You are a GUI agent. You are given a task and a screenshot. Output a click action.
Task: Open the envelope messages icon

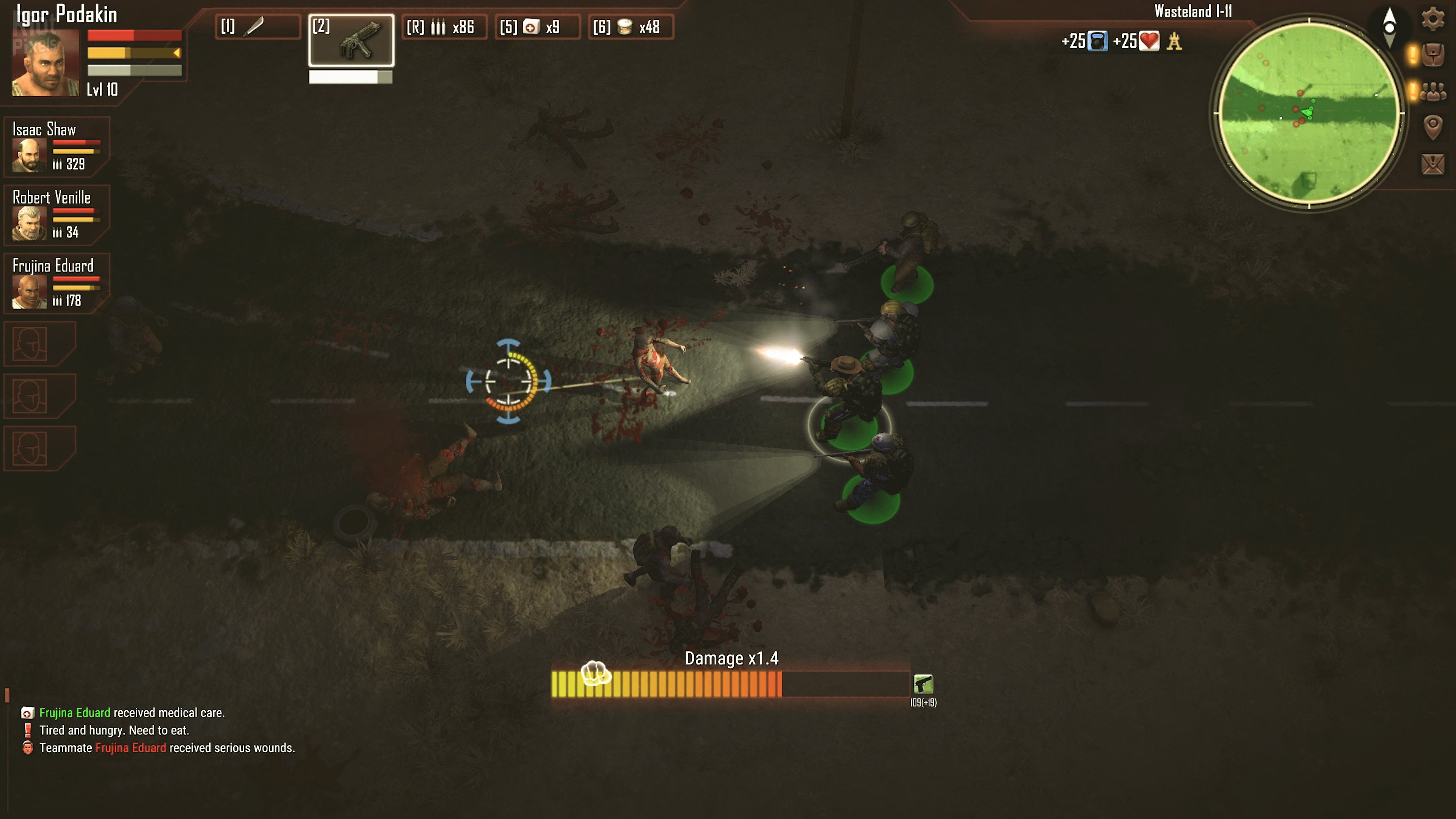point(1433,164)
